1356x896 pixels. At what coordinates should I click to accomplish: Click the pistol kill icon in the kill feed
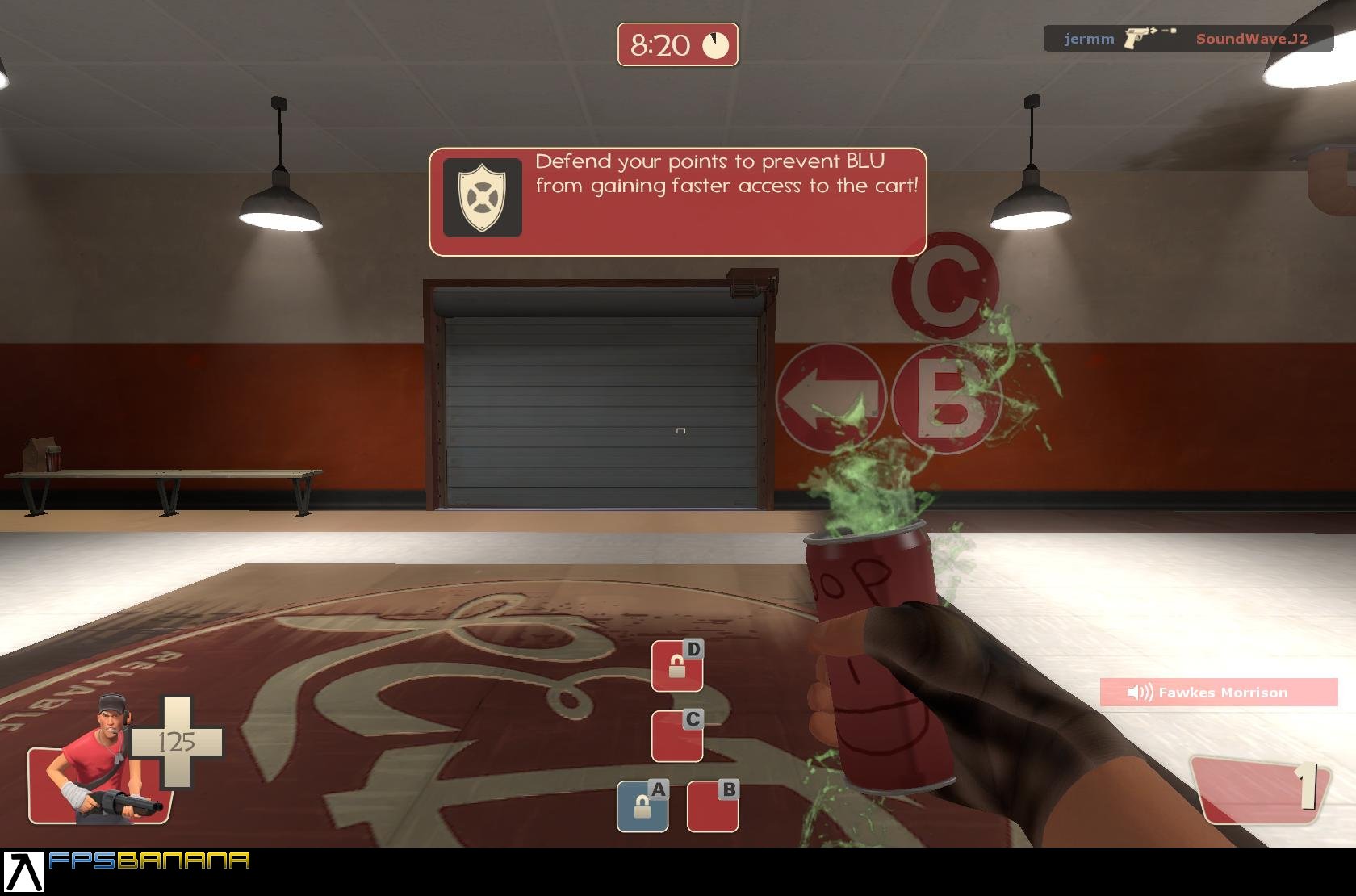1136,37
